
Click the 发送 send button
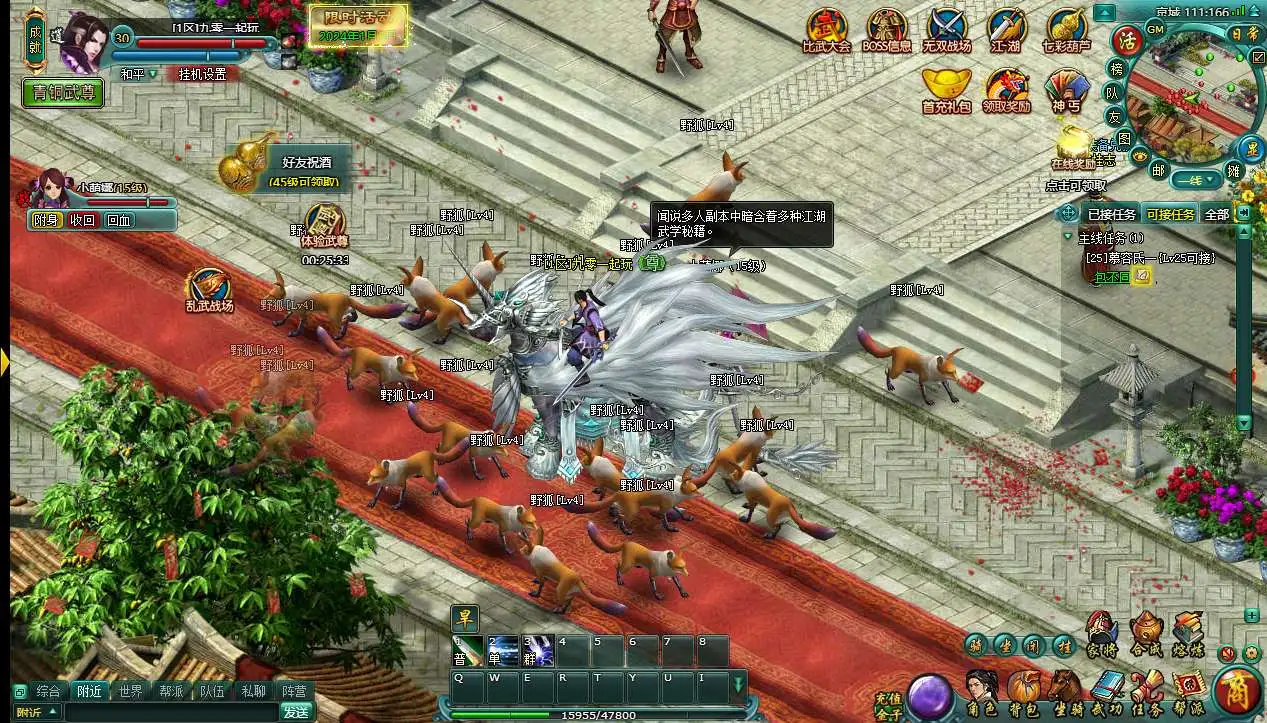[x=295, y=712]
